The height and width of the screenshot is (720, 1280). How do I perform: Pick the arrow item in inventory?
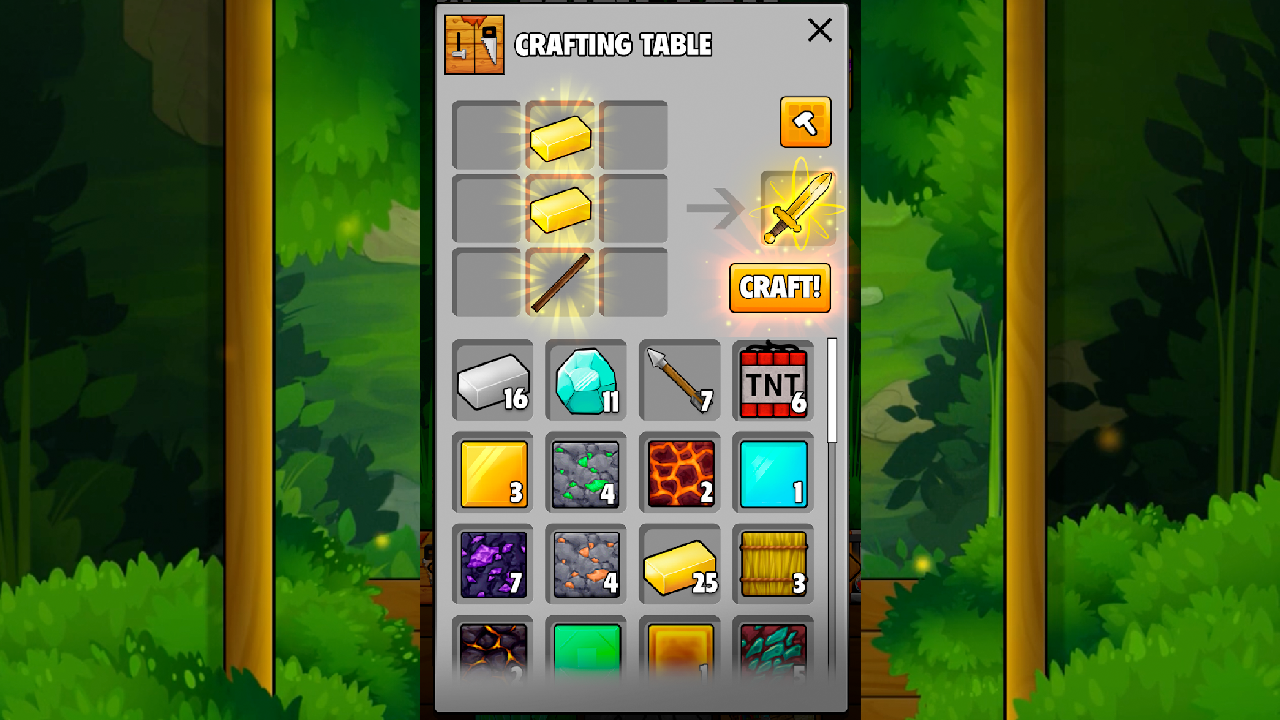tap(680, 382)
